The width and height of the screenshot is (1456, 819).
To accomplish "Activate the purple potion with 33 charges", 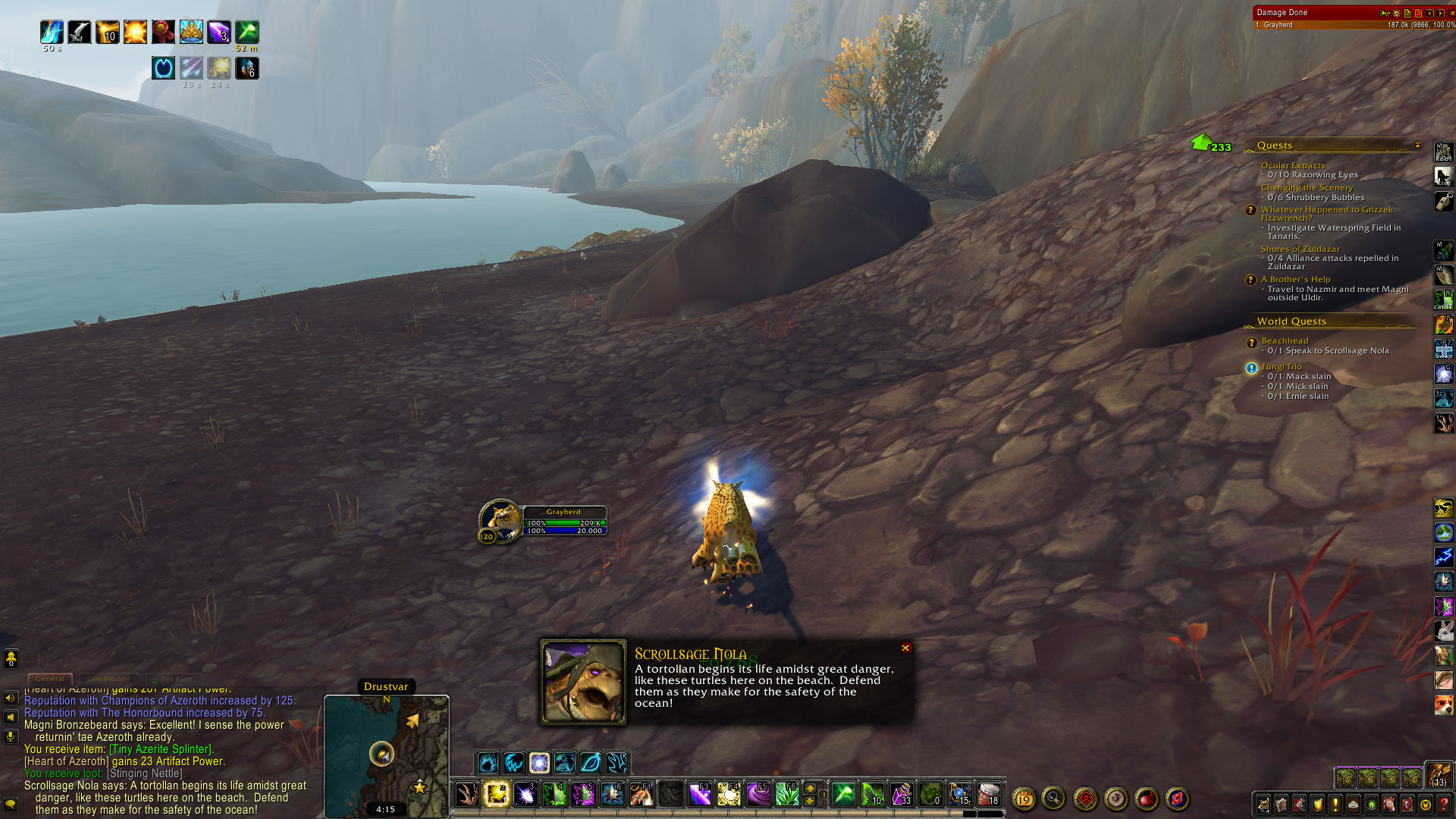I will [901, 794].
